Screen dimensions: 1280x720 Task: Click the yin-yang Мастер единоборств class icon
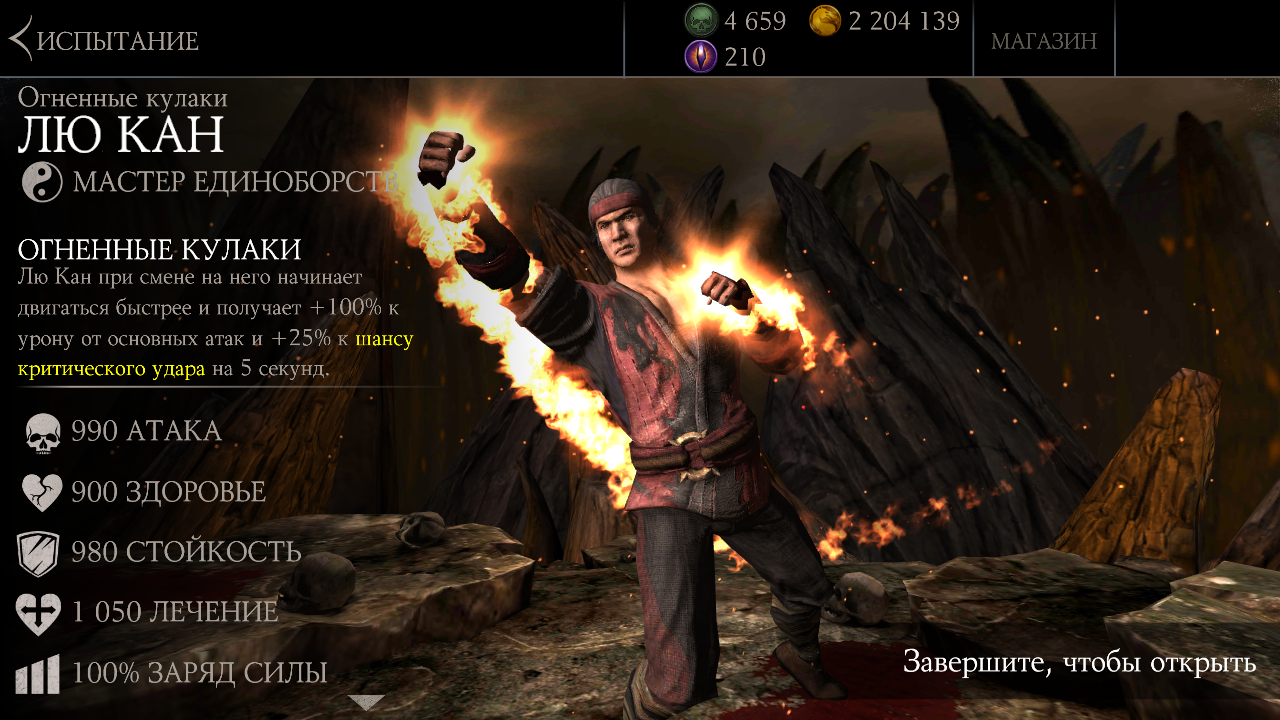(43, 182)
